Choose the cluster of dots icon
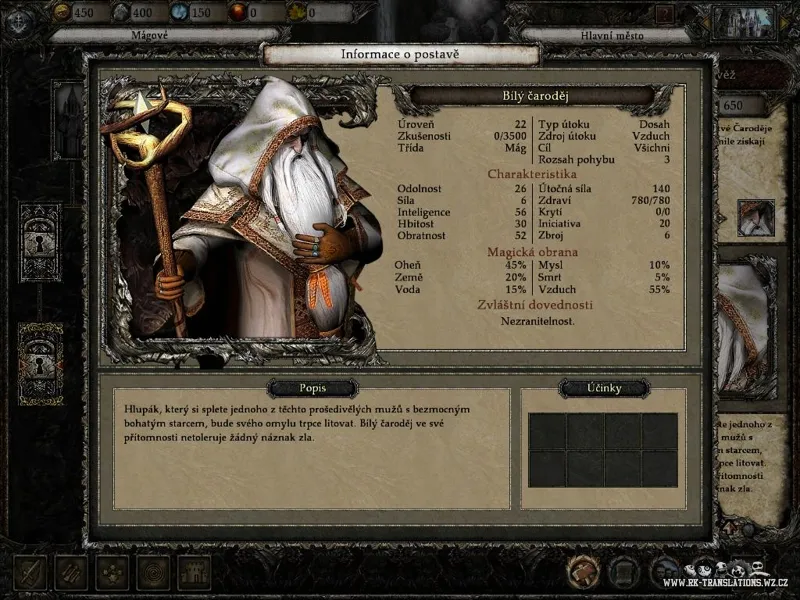The height and width of the screenshot is (600, 800). pyautogui.click(x=112, y=573)
